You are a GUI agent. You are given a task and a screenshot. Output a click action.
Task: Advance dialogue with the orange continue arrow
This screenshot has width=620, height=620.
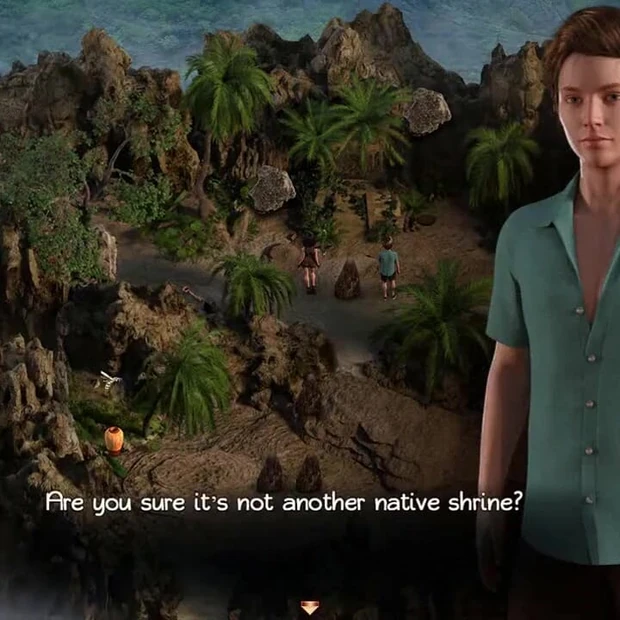click(x=309, y=607)
